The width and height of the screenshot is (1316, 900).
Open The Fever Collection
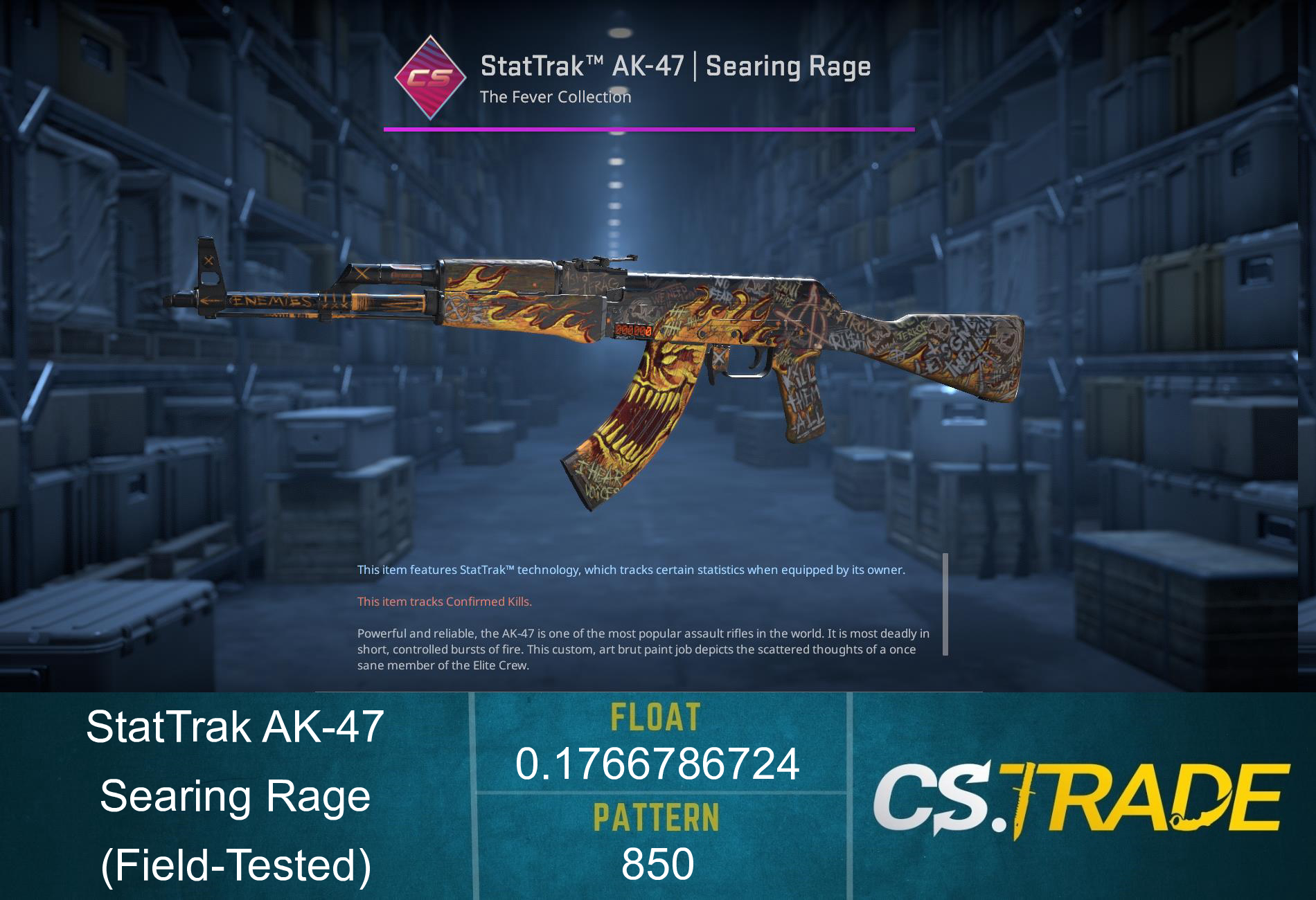point(556,98)
